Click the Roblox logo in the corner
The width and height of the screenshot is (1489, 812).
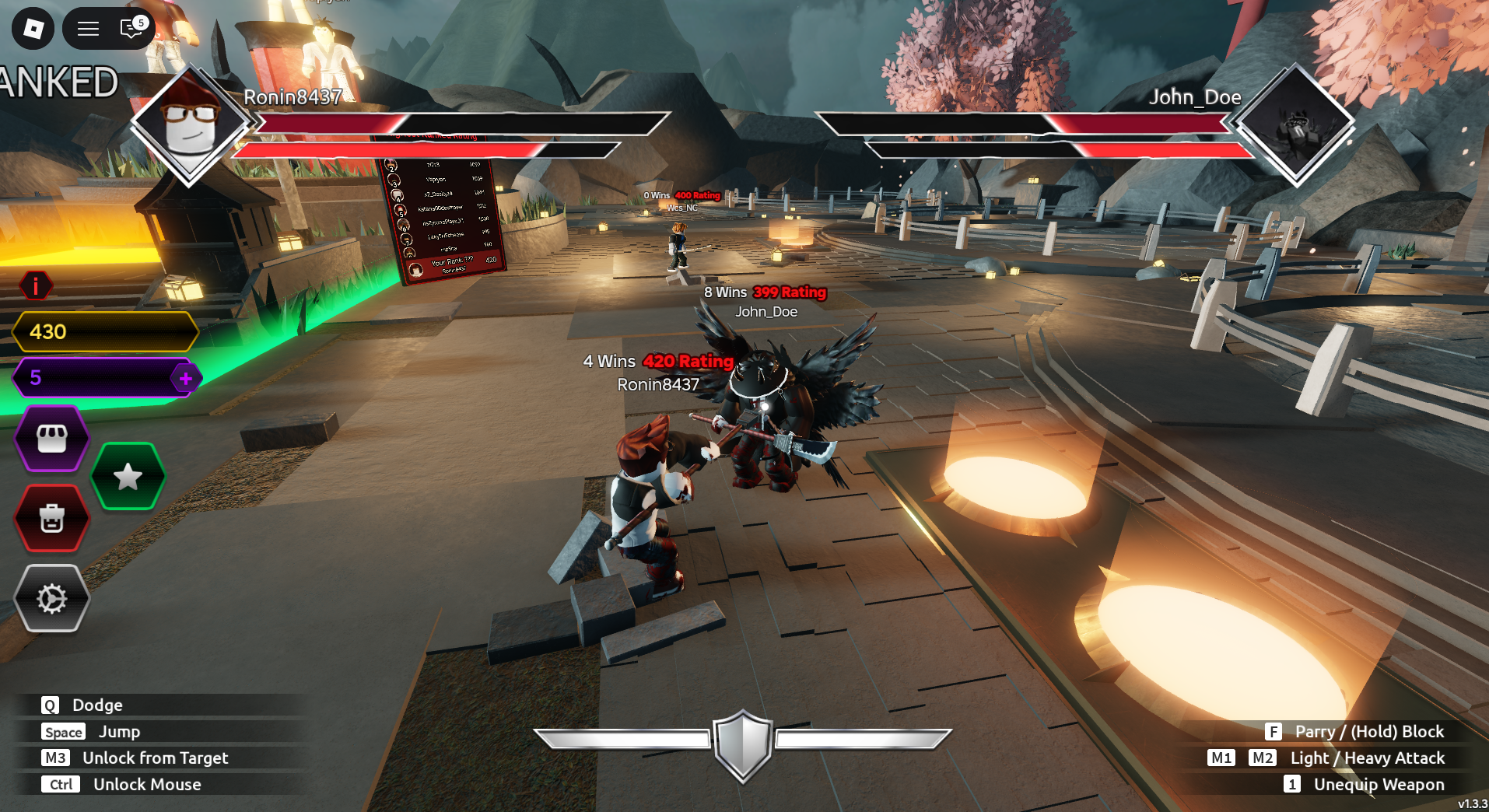[32, 28]
